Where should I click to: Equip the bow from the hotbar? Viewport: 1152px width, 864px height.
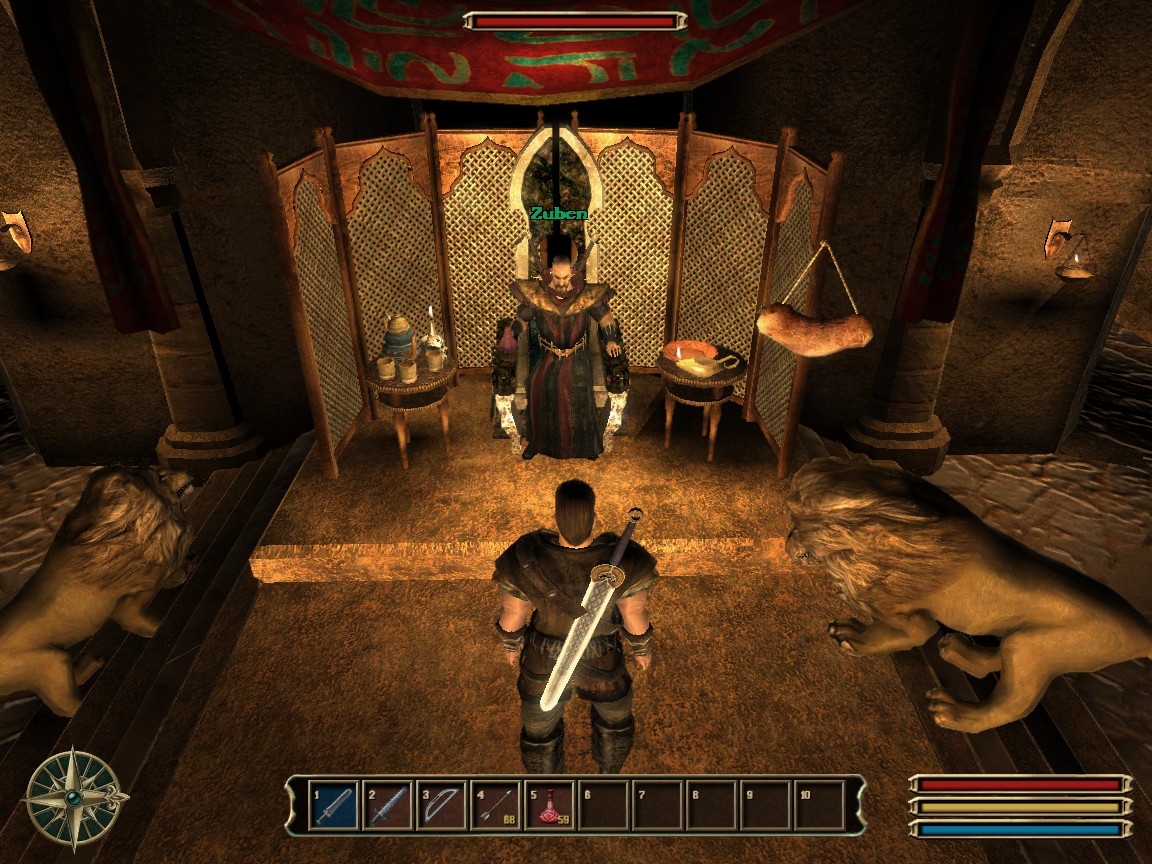tap(442, 805)
